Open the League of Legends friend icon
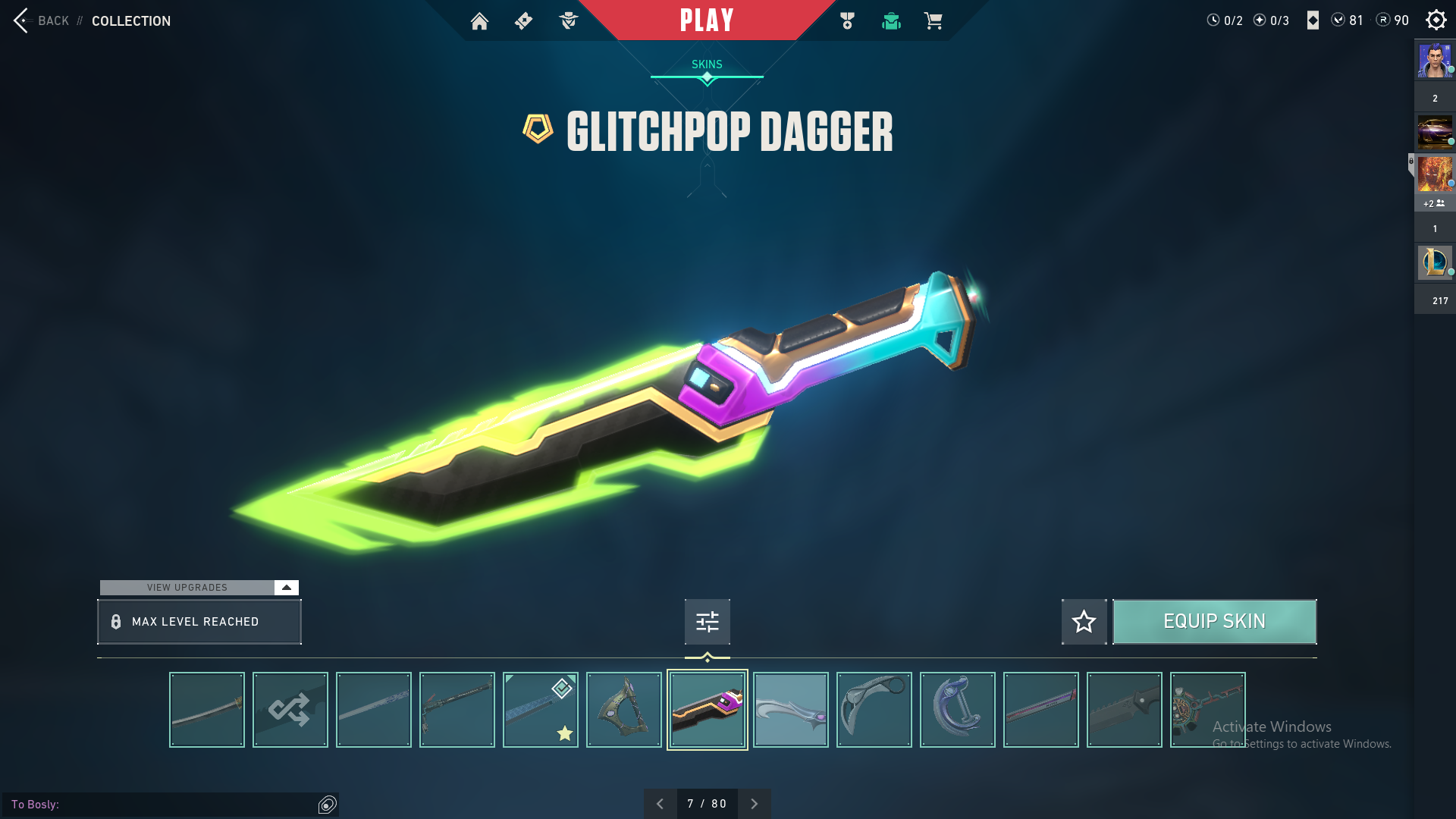 click(1435, 262)
